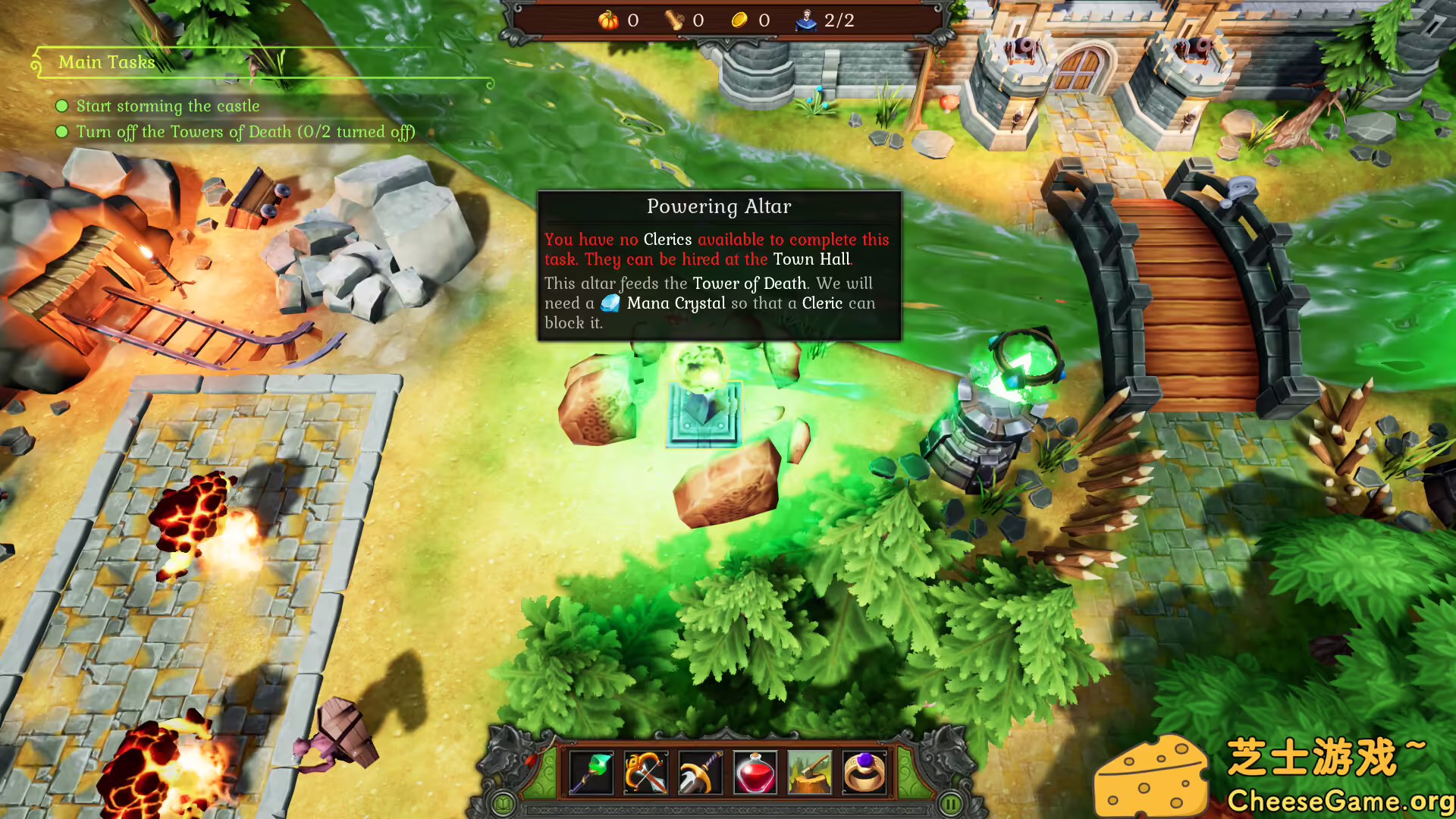The height and width of the screenshot is (819, 1456).
Task: Pause the game with the pause button
Action: click(951, 803)
